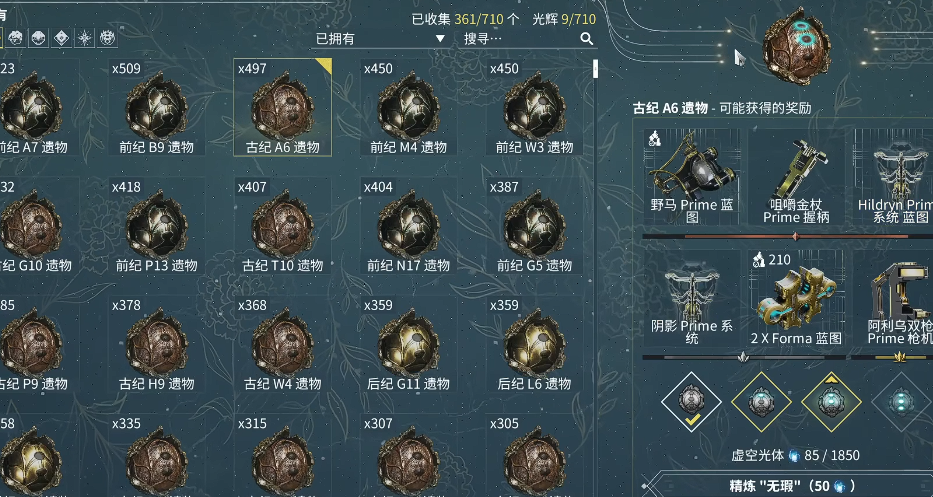933x497 pixels.
Task: Apply the diamond-shaped relic filter icon
Action: tap(62, 38)
